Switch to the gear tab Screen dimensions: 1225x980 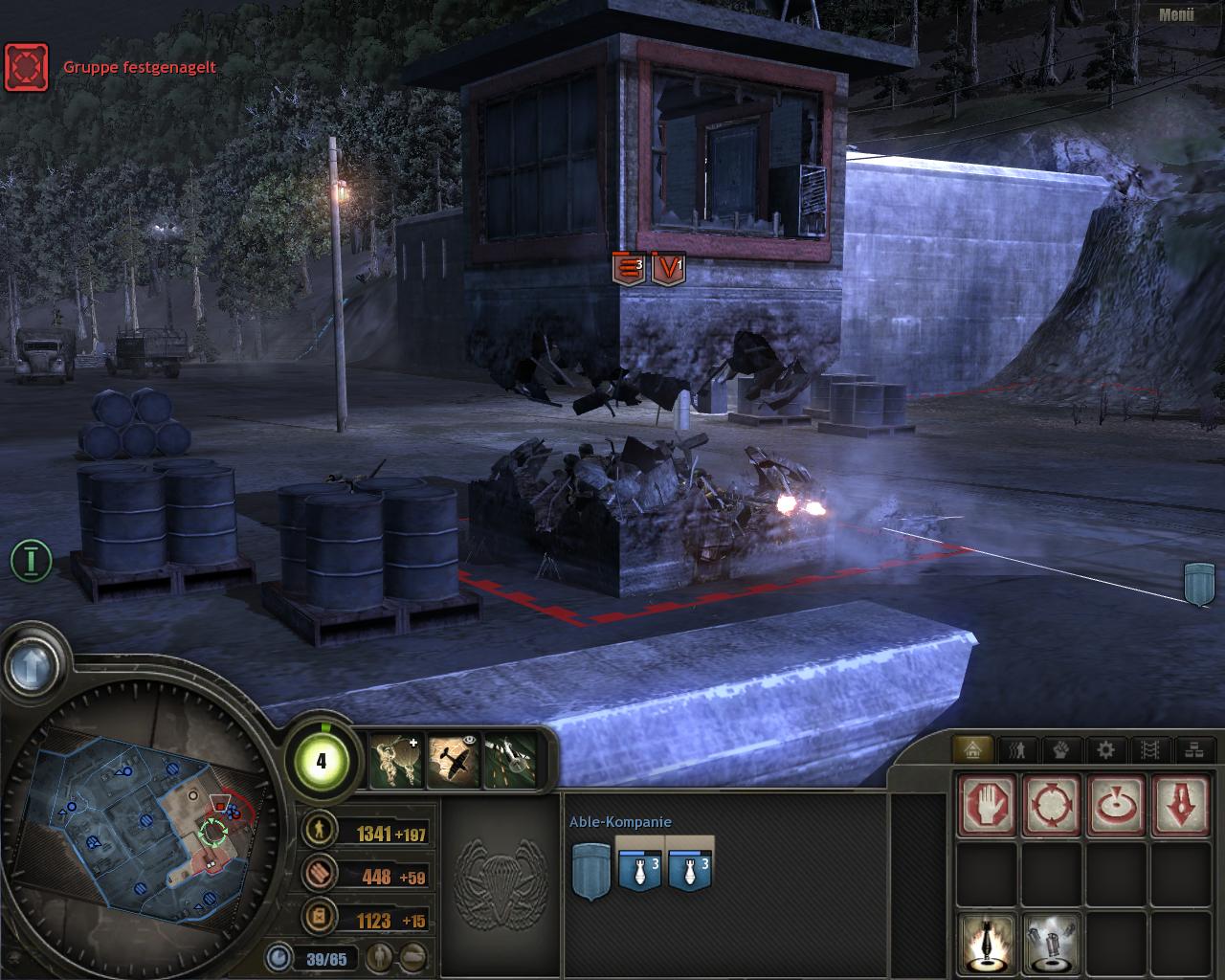(x=1105, y=750)
